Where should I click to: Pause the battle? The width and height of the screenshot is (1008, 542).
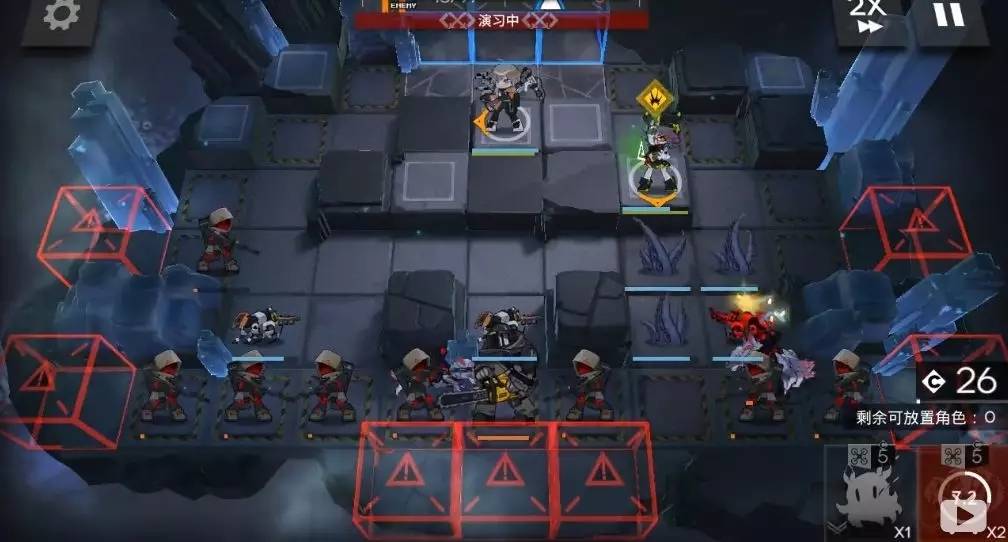point(950,17)
